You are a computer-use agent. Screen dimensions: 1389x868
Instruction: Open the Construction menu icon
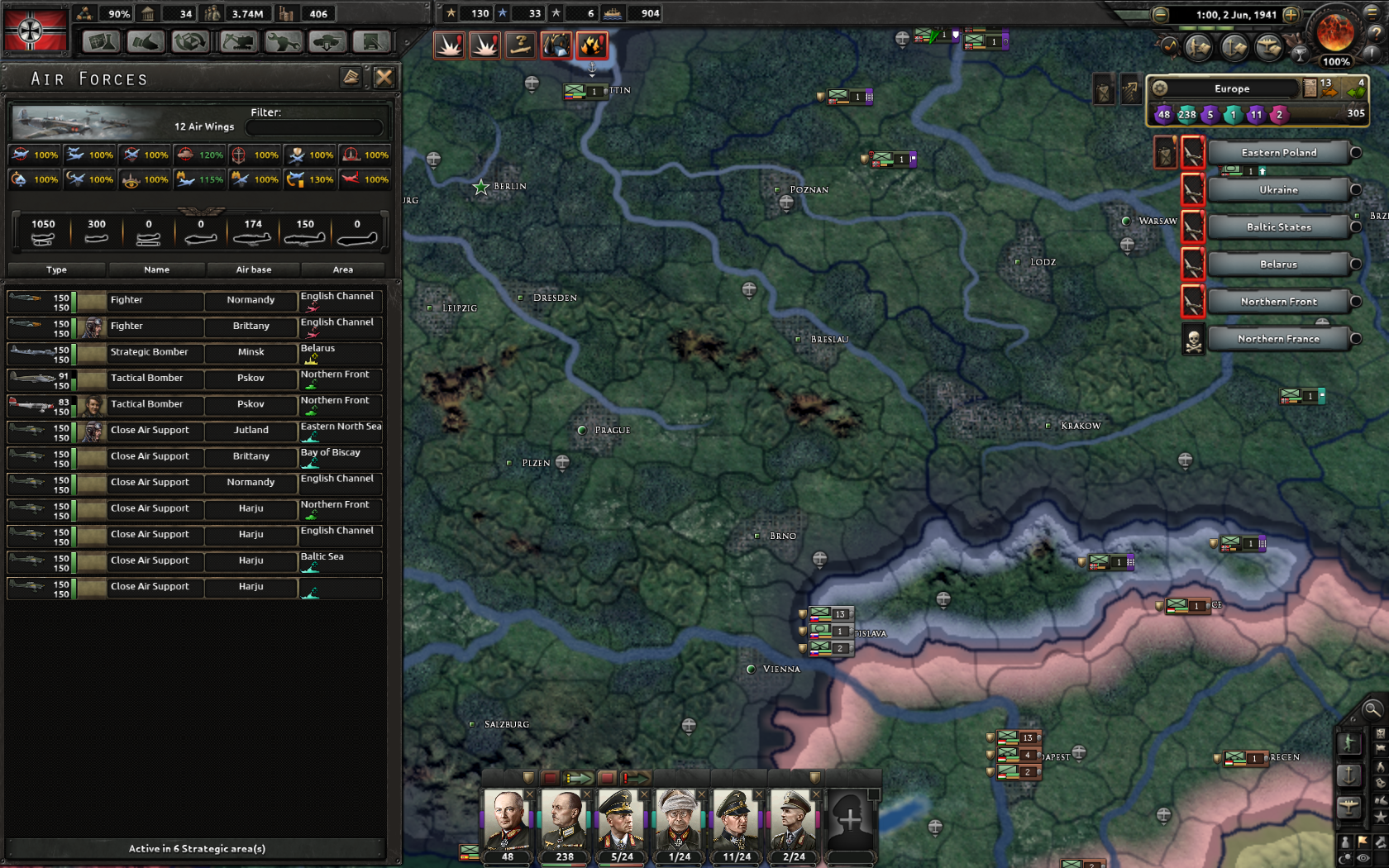click(x=238, y=41)
